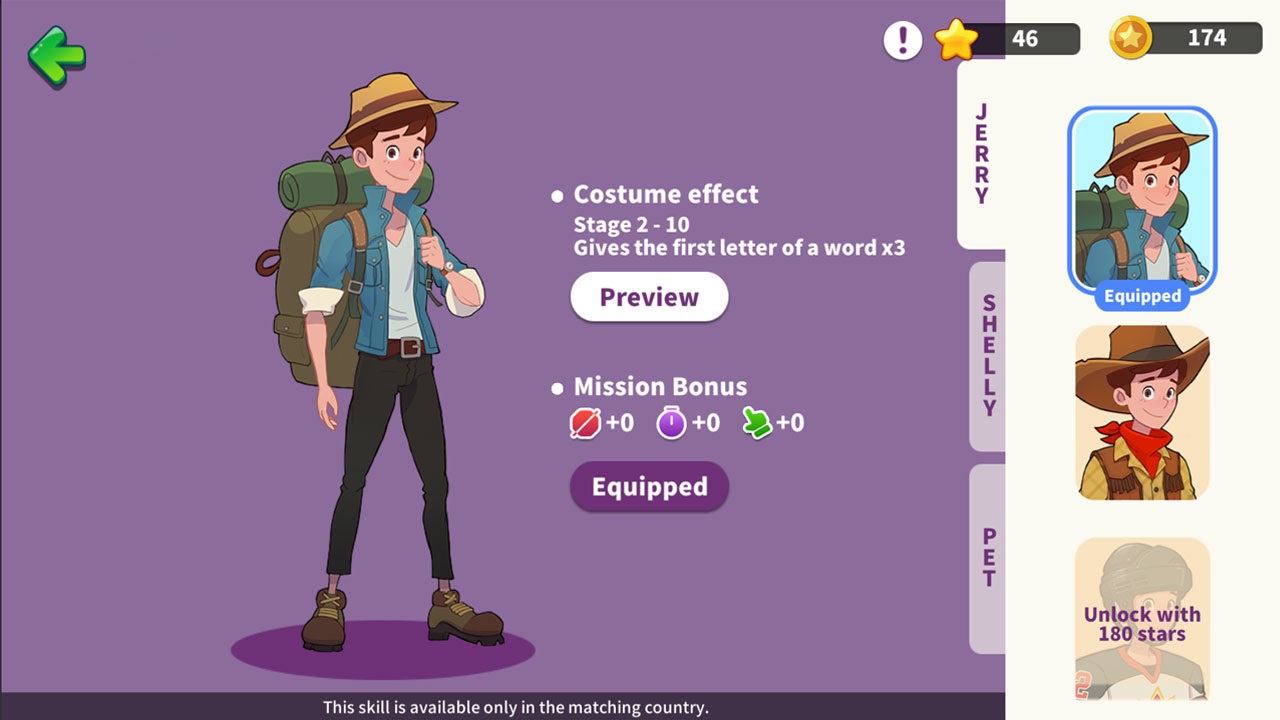Click the star currency icon

pyautogui.click(x=957, y=39)
